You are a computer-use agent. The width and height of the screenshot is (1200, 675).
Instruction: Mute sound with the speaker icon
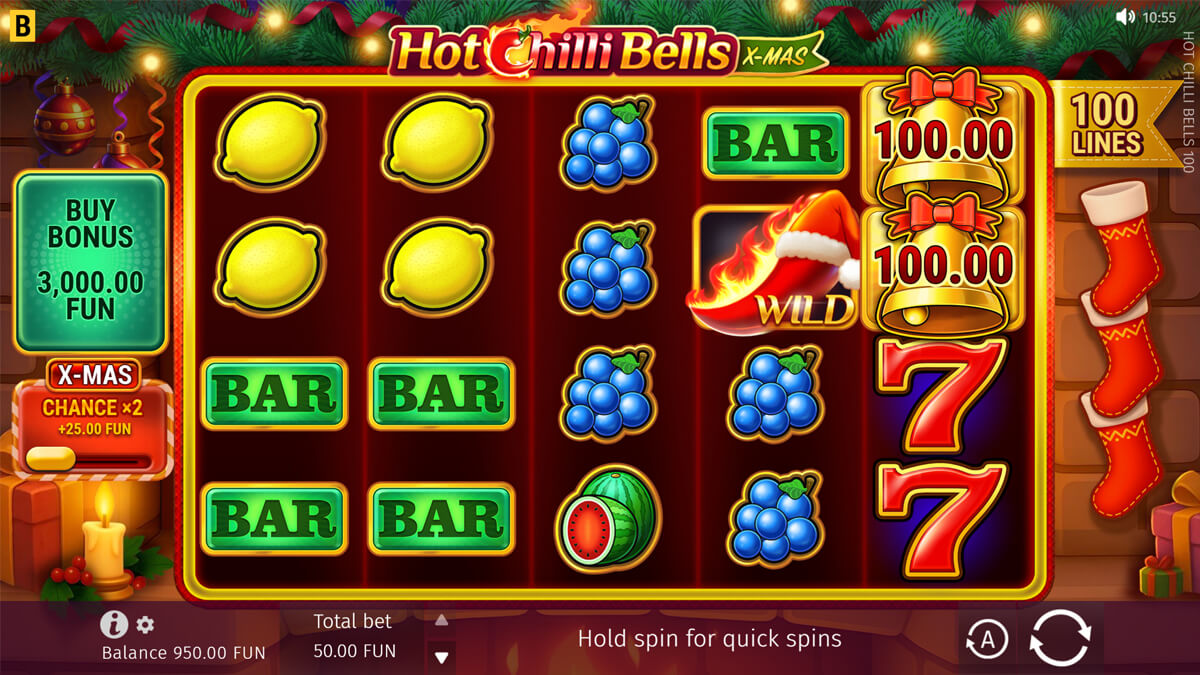[1126, 17]
